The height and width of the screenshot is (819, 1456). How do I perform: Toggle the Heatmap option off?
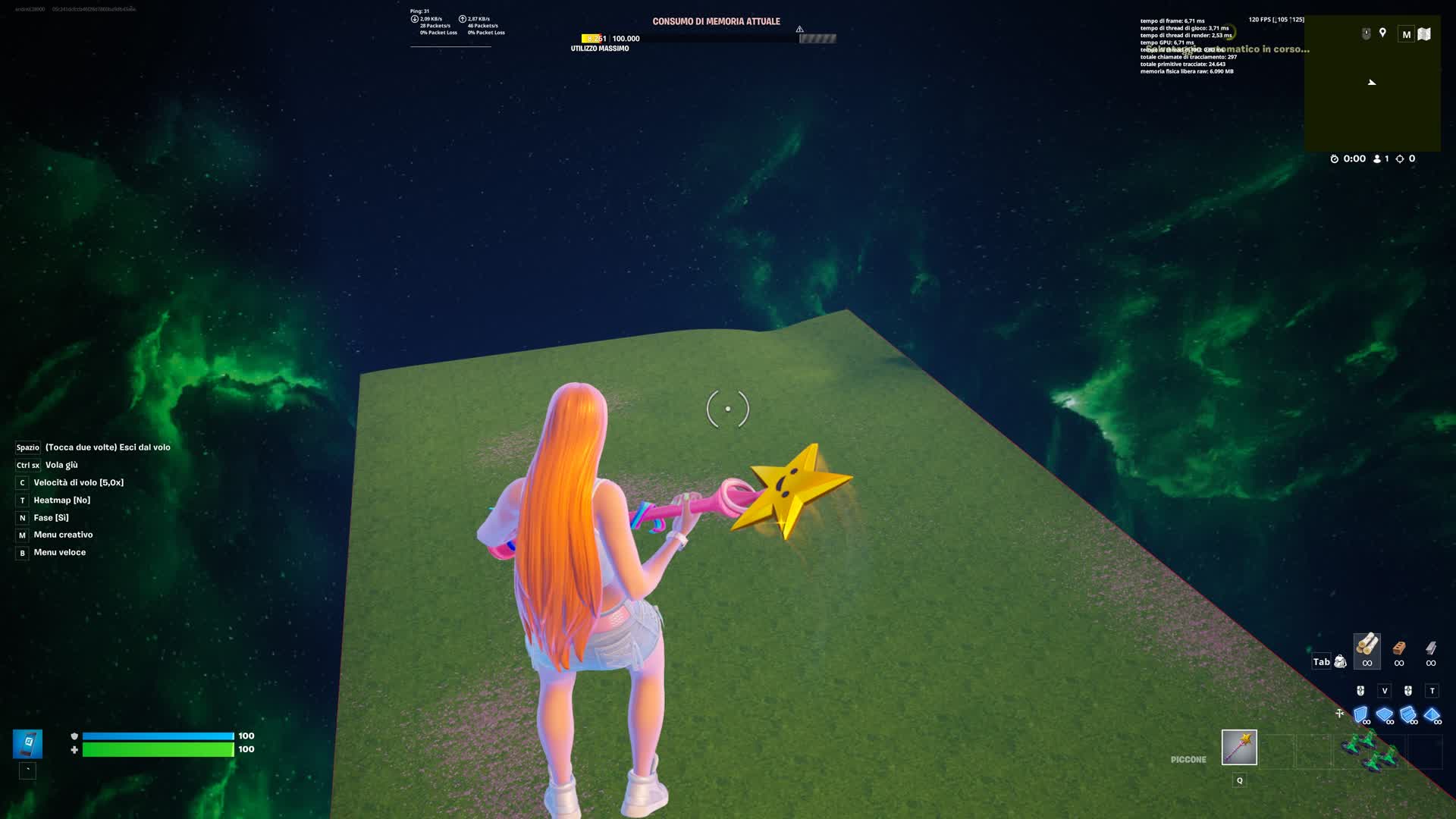tap(61, 500)
